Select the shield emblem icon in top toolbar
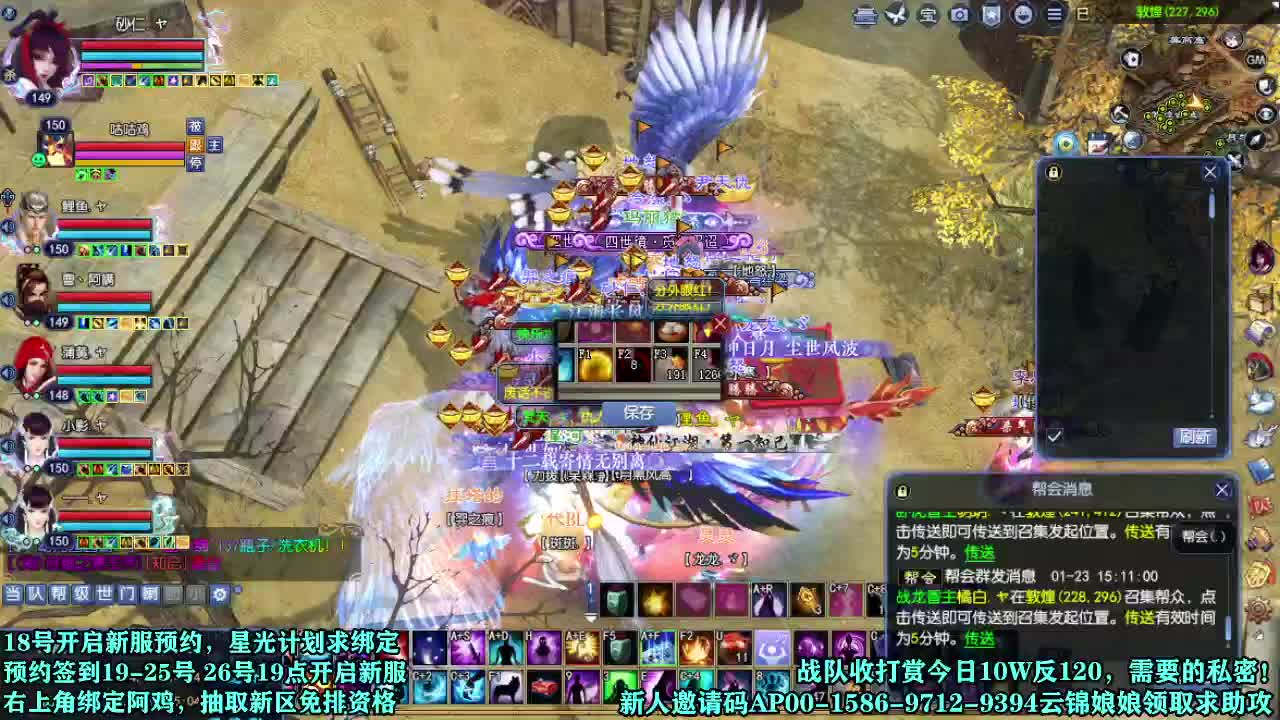1280x720 pixels. (x=990, y=15)
